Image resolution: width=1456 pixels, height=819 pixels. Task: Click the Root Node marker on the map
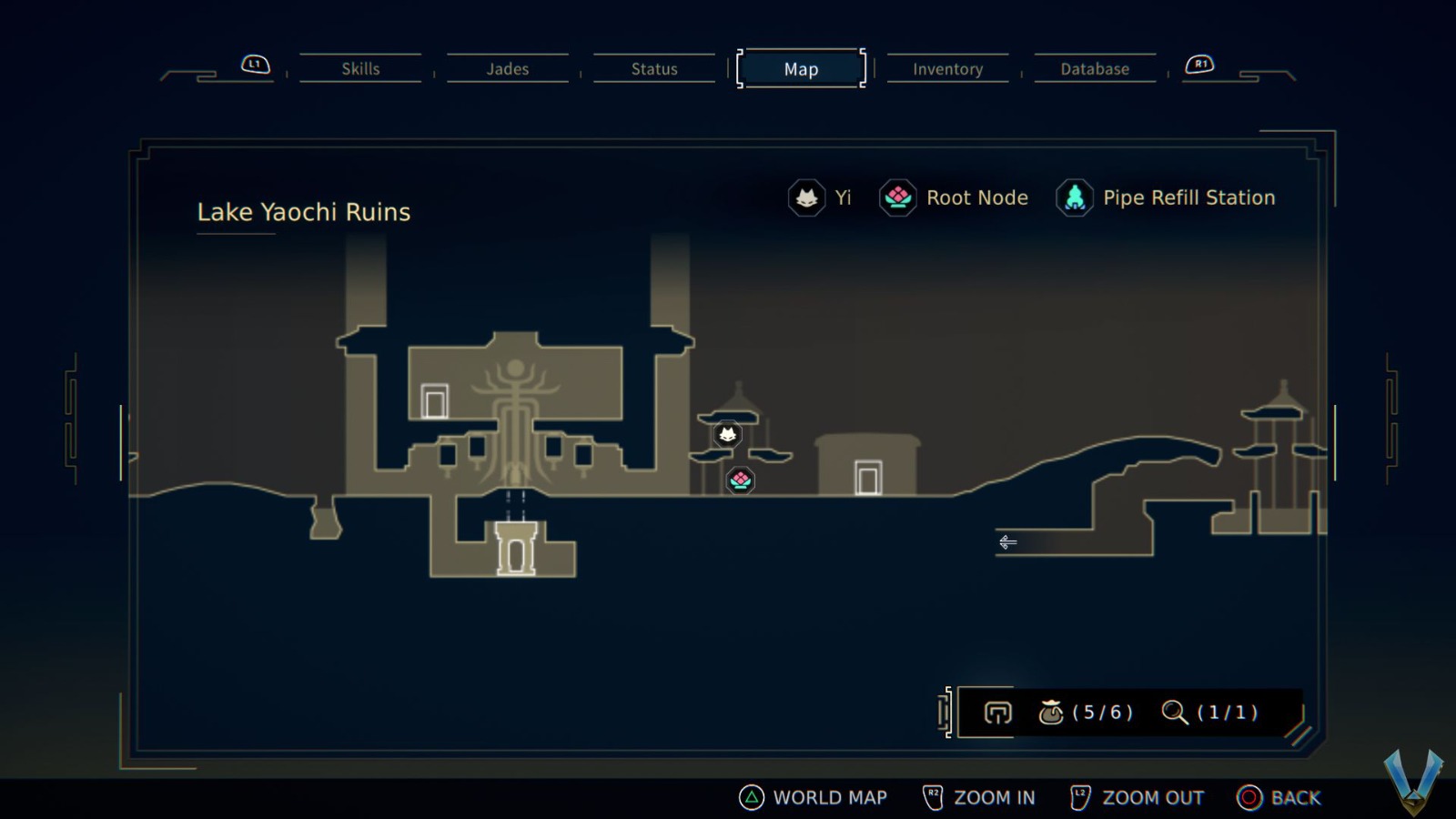[x=740, y=480]
